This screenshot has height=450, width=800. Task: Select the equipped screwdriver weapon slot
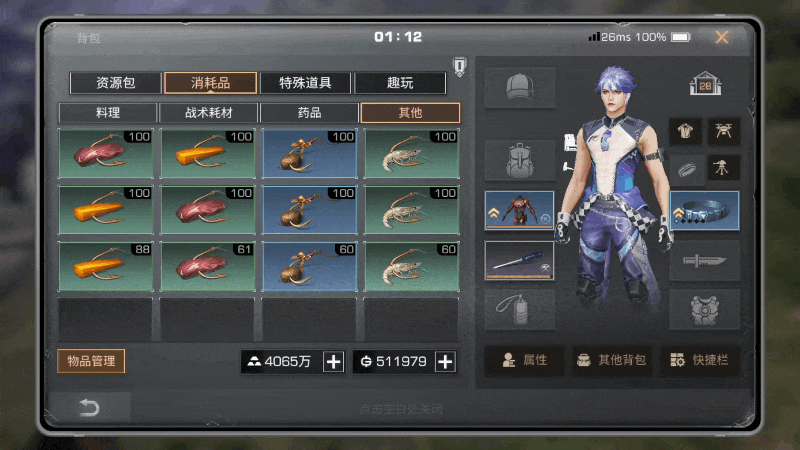[x=519, y=261]
